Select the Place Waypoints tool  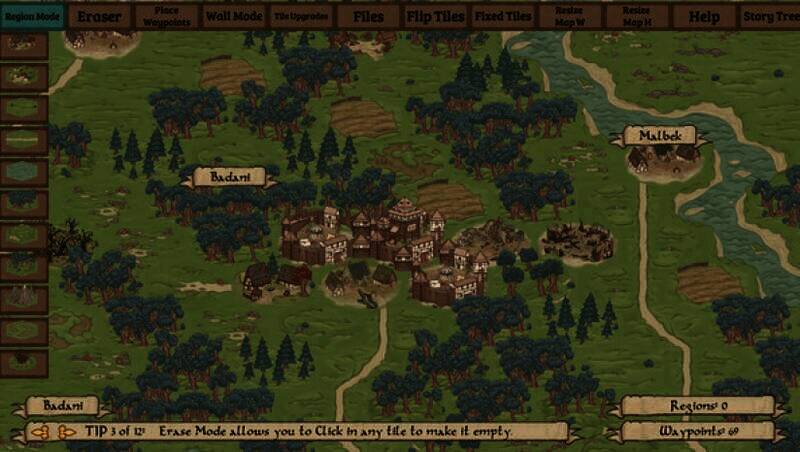167,16
